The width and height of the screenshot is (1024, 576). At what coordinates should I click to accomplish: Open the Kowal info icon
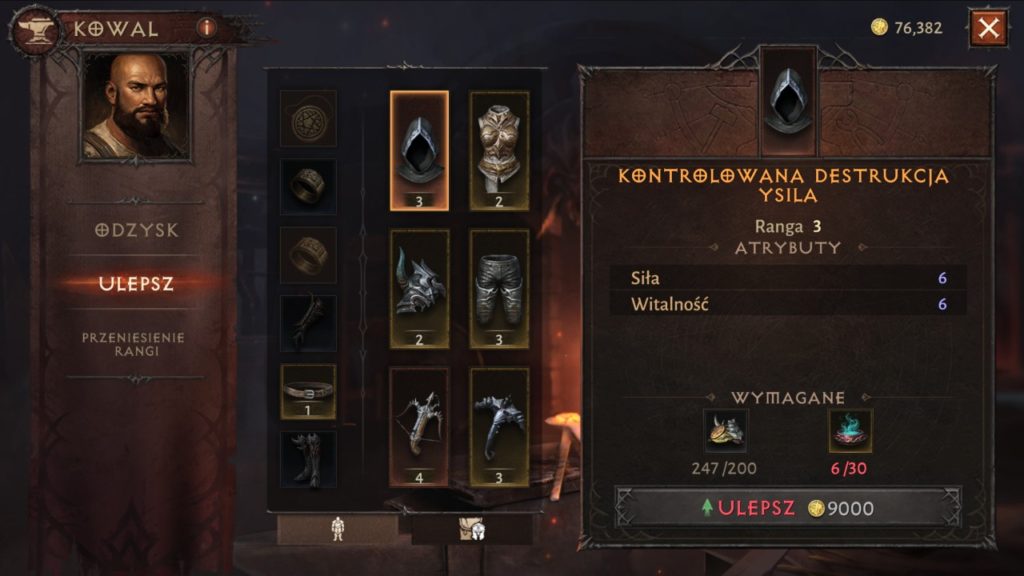(x=207, y=28)
